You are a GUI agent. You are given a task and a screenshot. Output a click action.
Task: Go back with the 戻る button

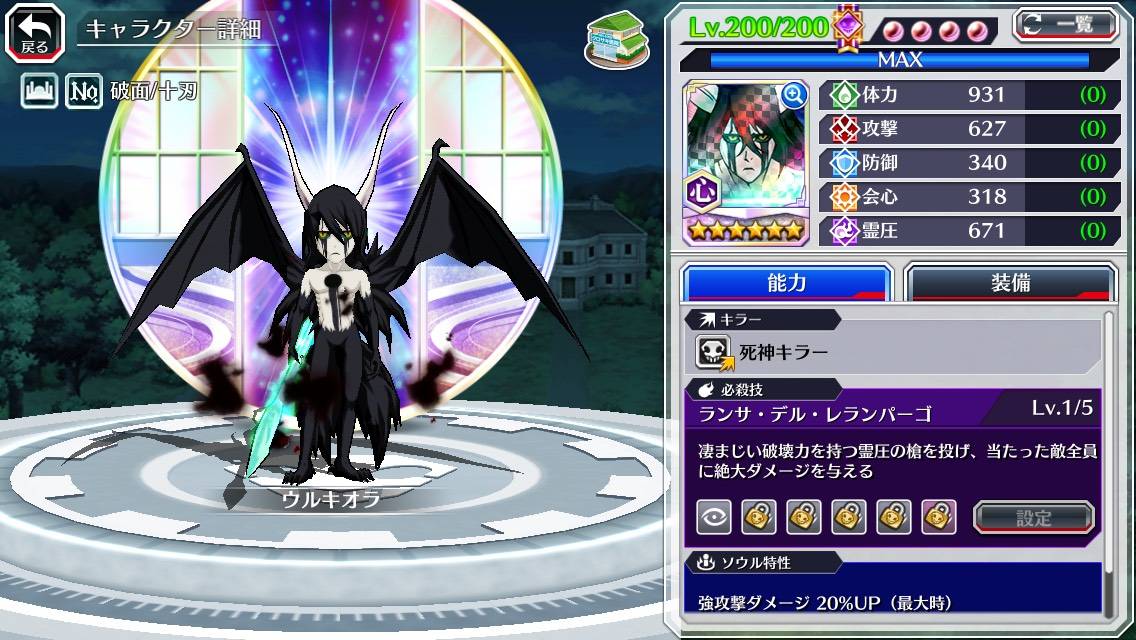tap(35, 32)
